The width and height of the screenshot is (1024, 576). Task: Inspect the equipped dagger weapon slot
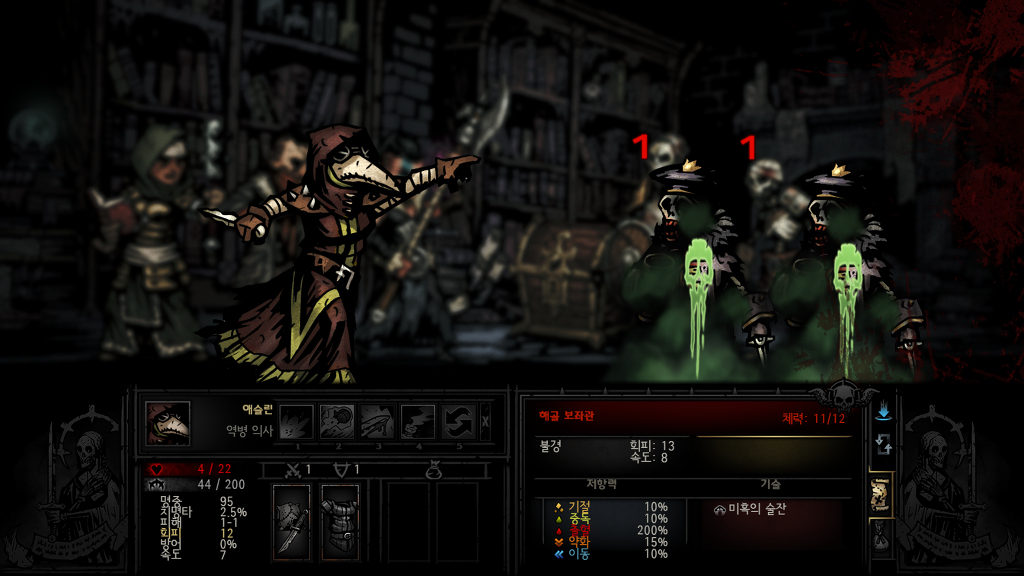point(291,521)
